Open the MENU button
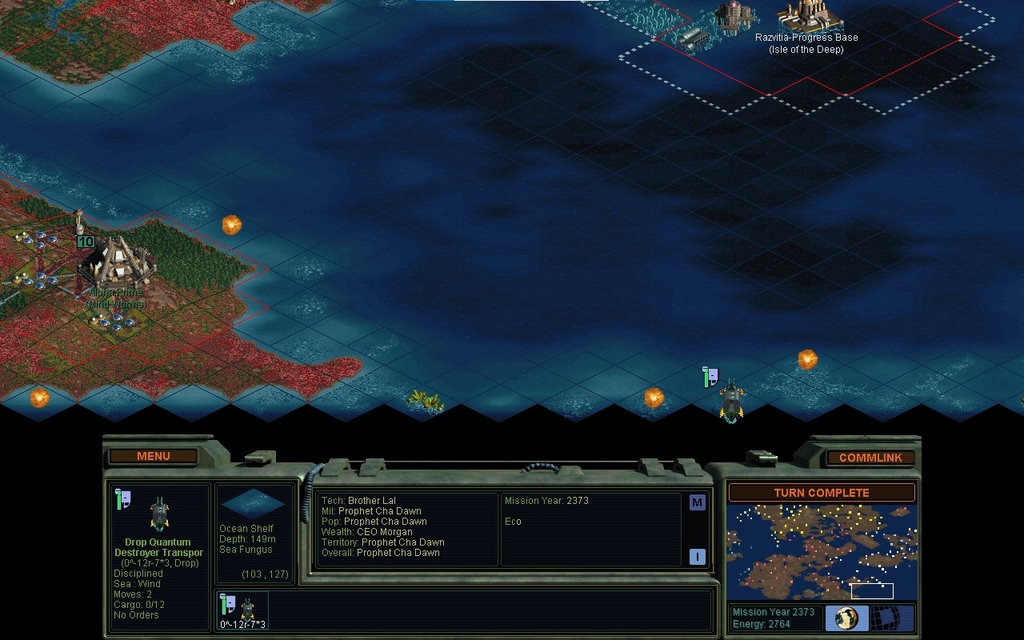This screenshot has width=1024, height=640. 153,456
